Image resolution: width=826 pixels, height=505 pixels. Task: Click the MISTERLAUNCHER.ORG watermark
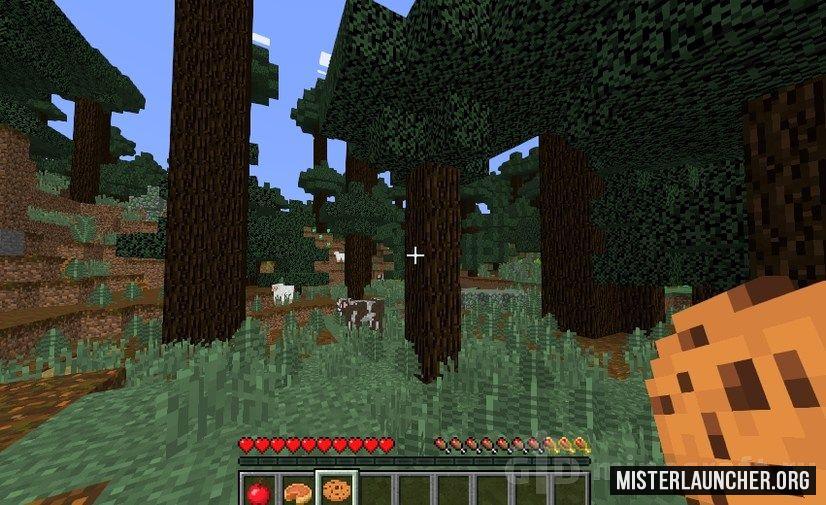[713, 480]
